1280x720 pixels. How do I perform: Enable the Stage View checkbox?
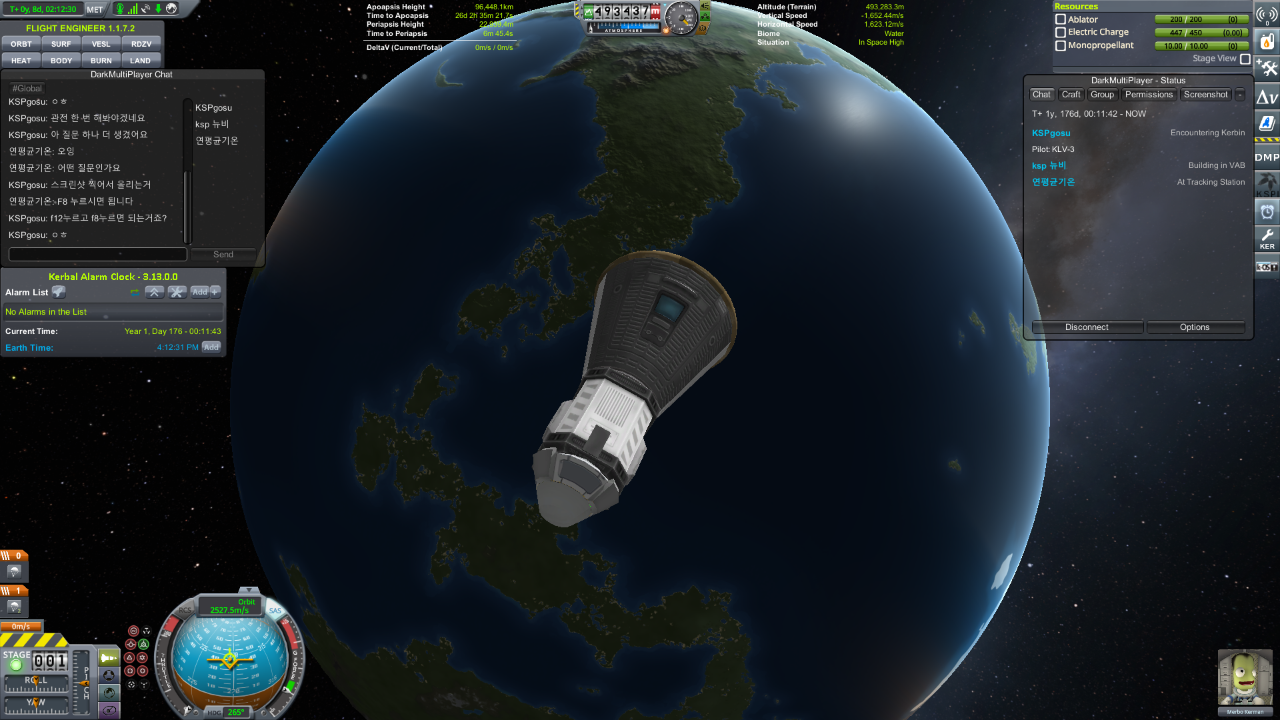pos(1245,59)
